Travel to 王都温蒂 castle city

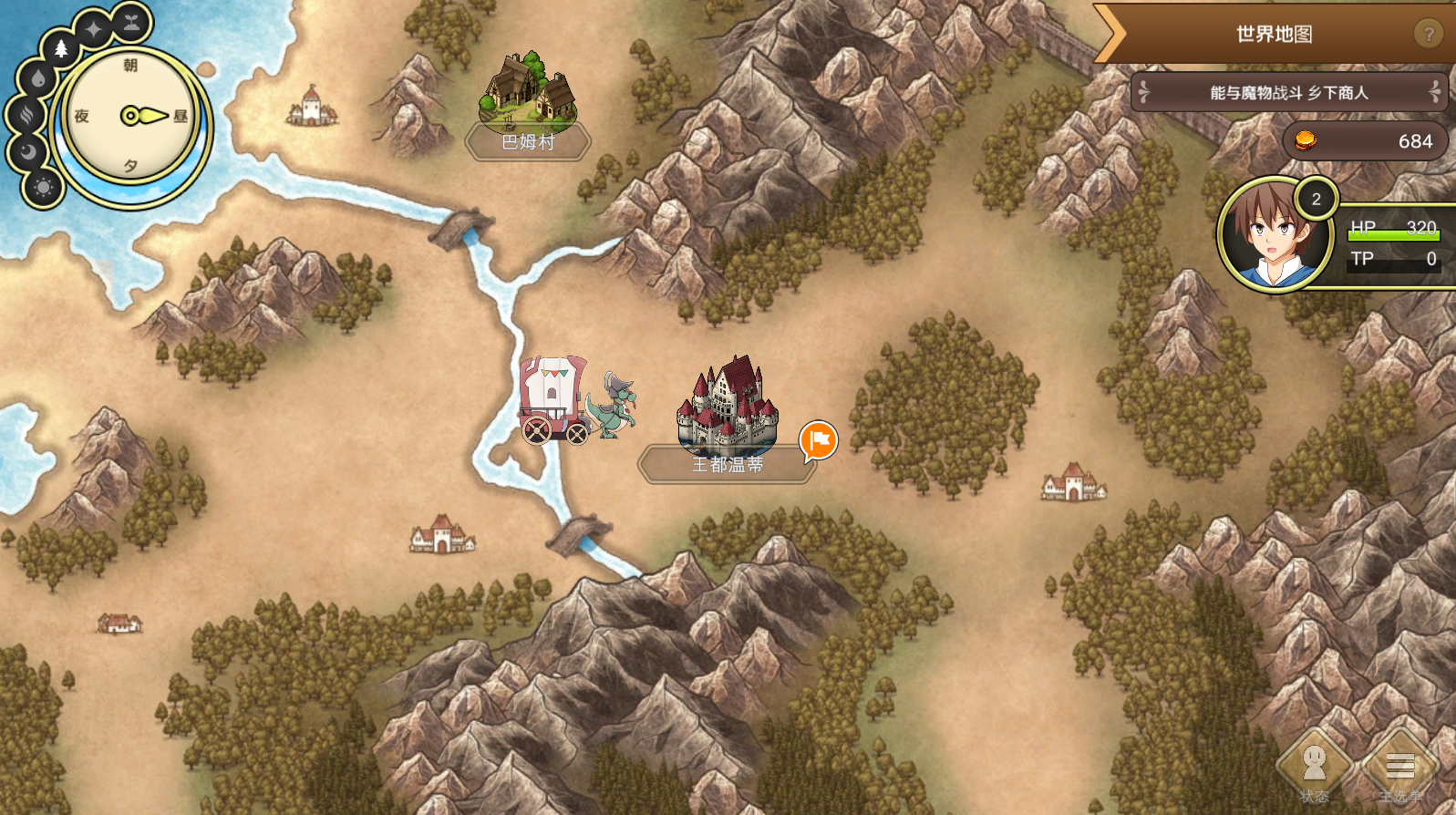727,410
